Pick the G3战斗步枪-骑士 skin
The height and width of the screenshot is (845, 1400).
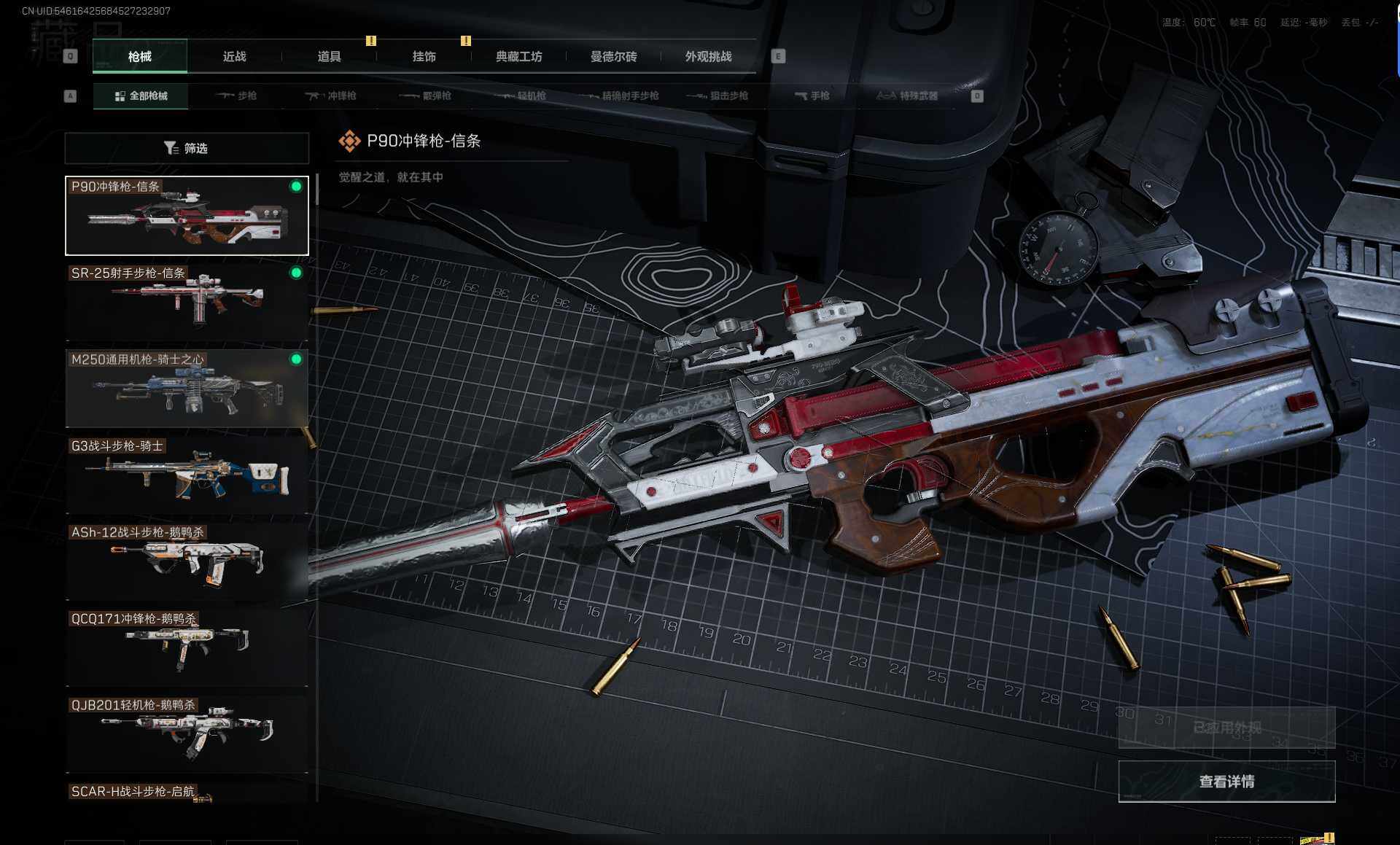(x=187, y=475)
